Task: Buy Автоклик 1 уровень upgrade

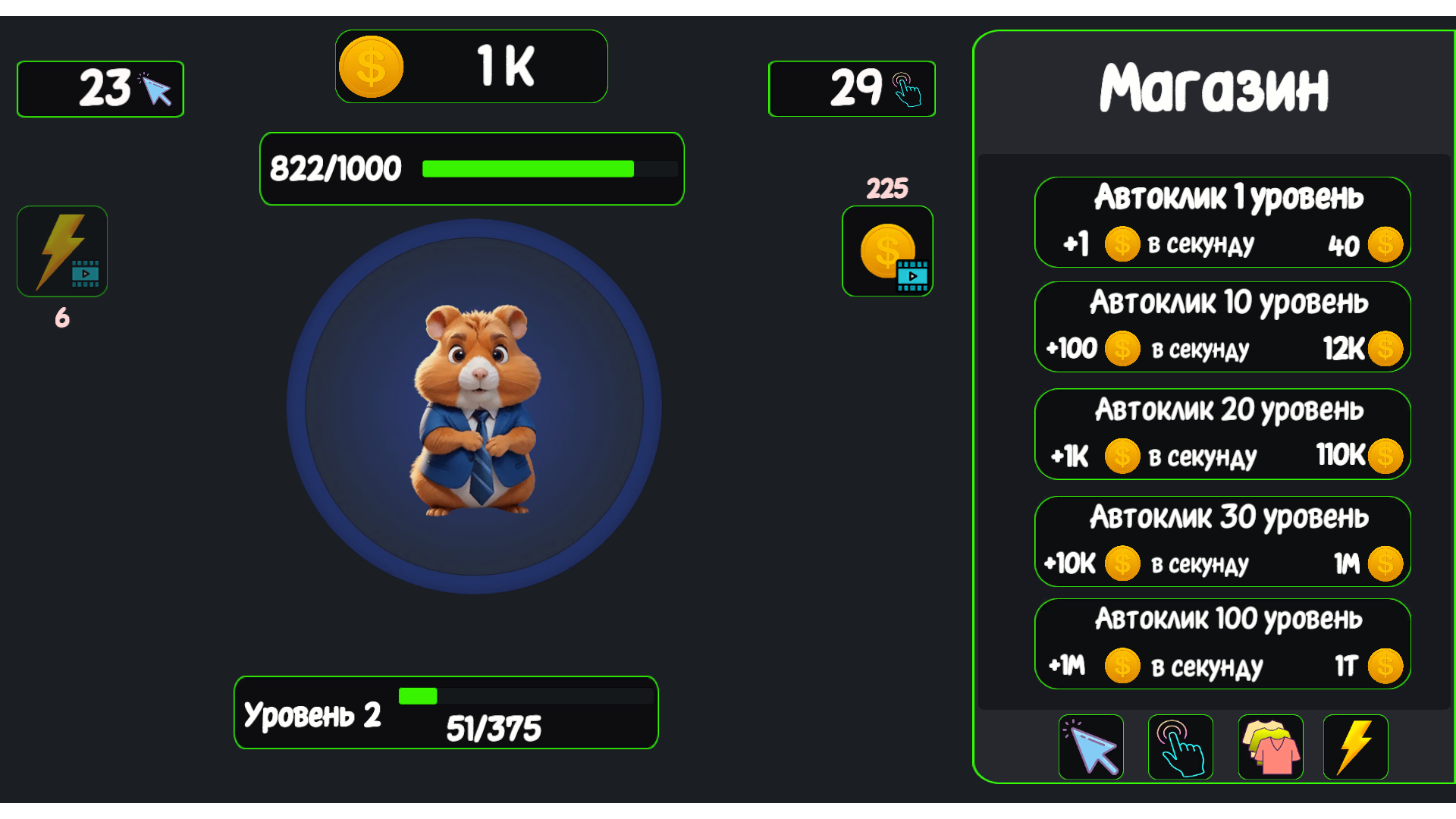Action: click(1222, 222)
